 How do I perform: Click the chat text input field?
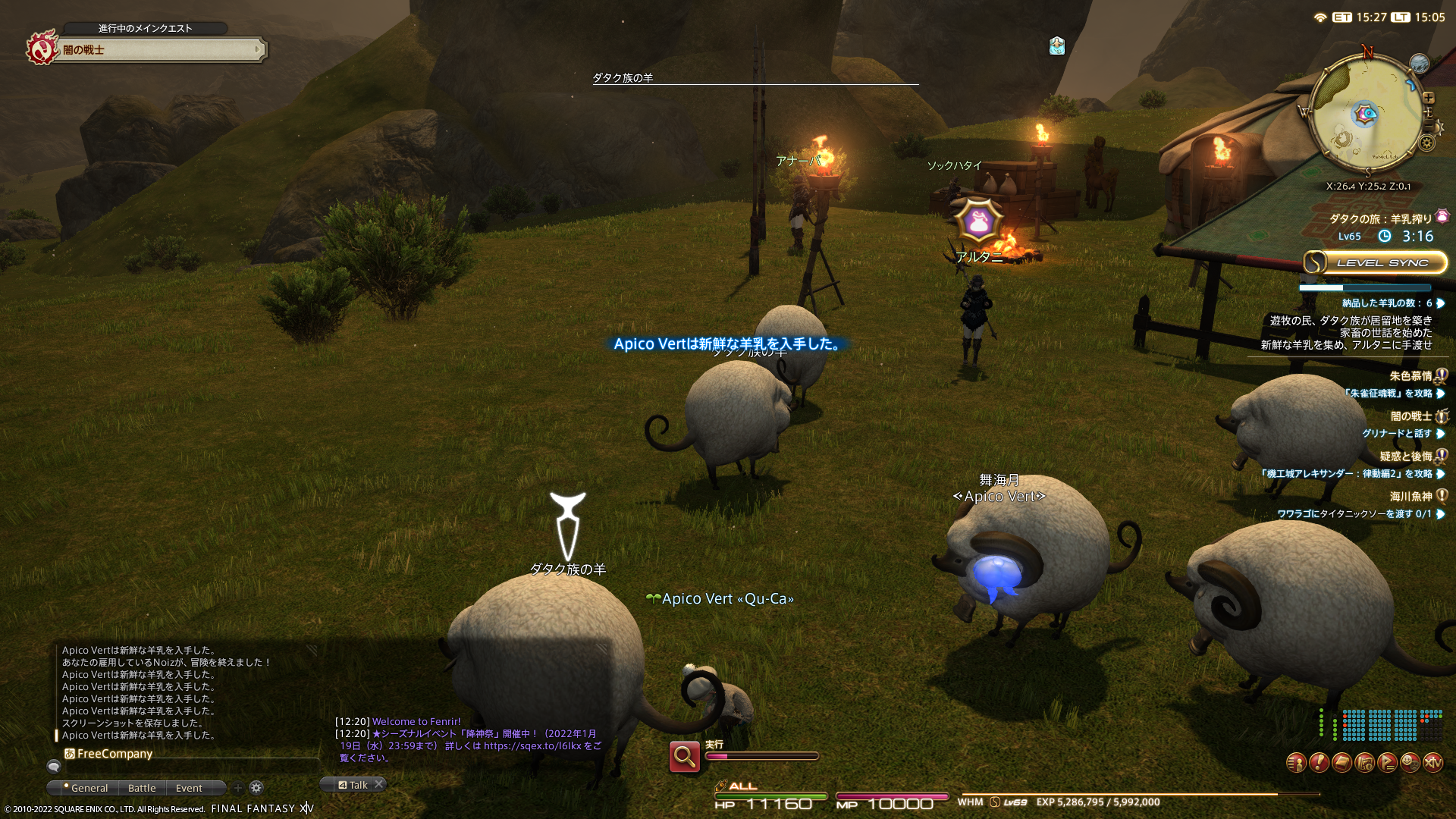point(190,767)
